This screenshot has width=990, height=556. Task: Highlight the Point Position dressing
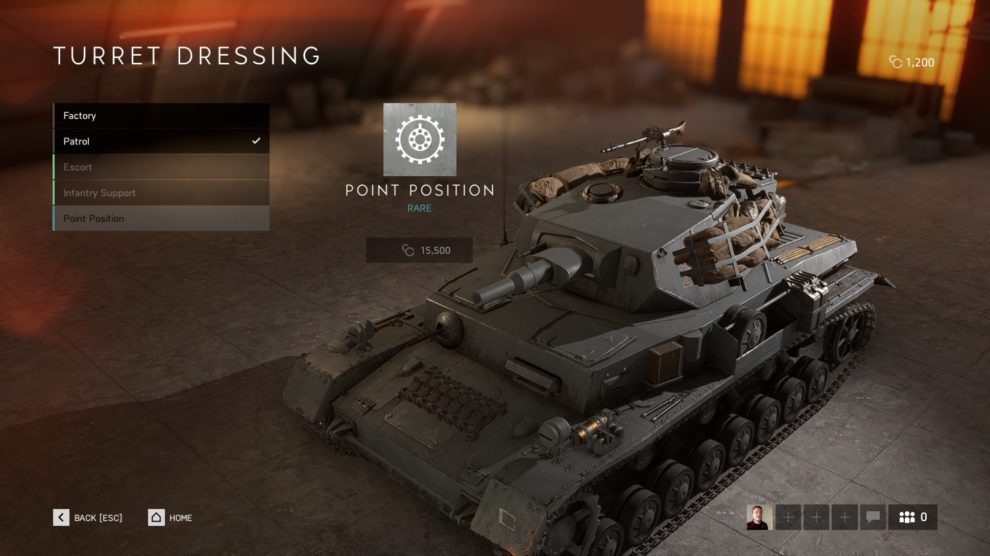click(x=160, y=219)
